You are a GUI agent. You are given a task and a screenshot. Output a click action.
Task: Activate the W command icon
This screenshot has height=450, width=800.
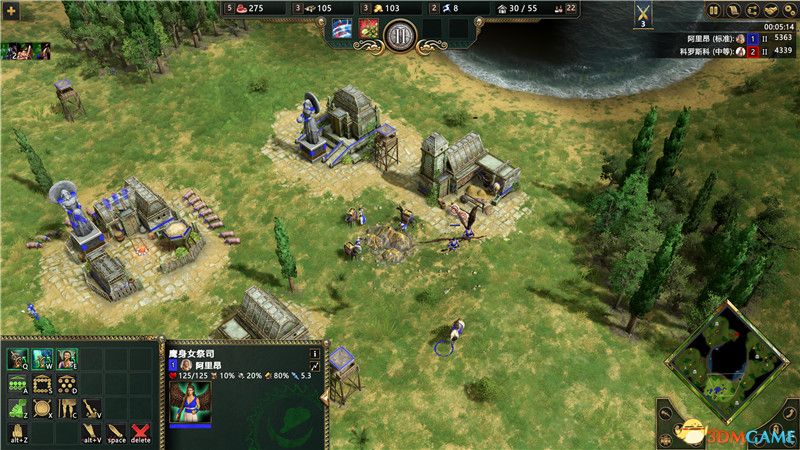tap(43, 359)
